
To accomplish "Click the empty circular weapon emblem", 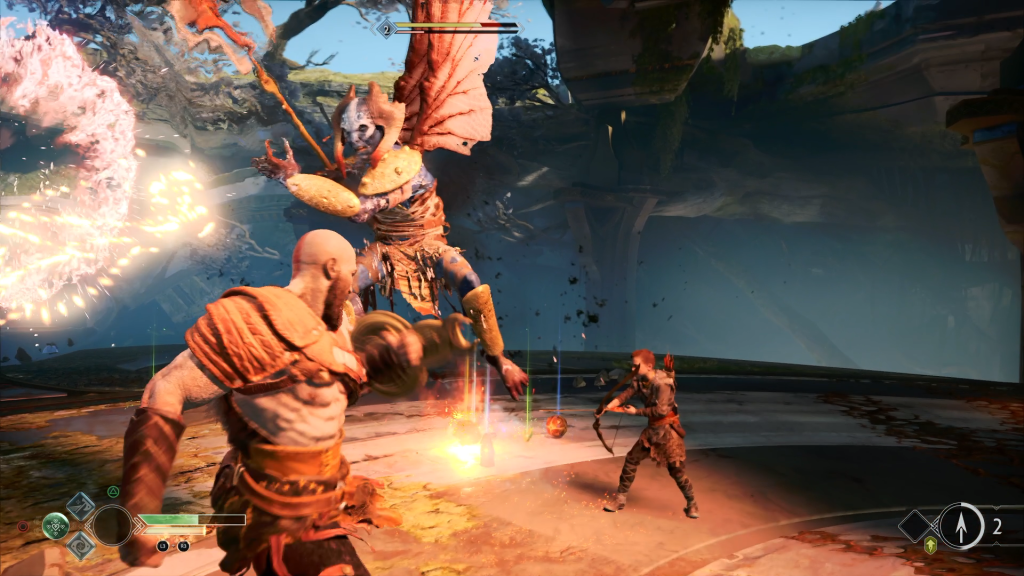I will 112,525.
